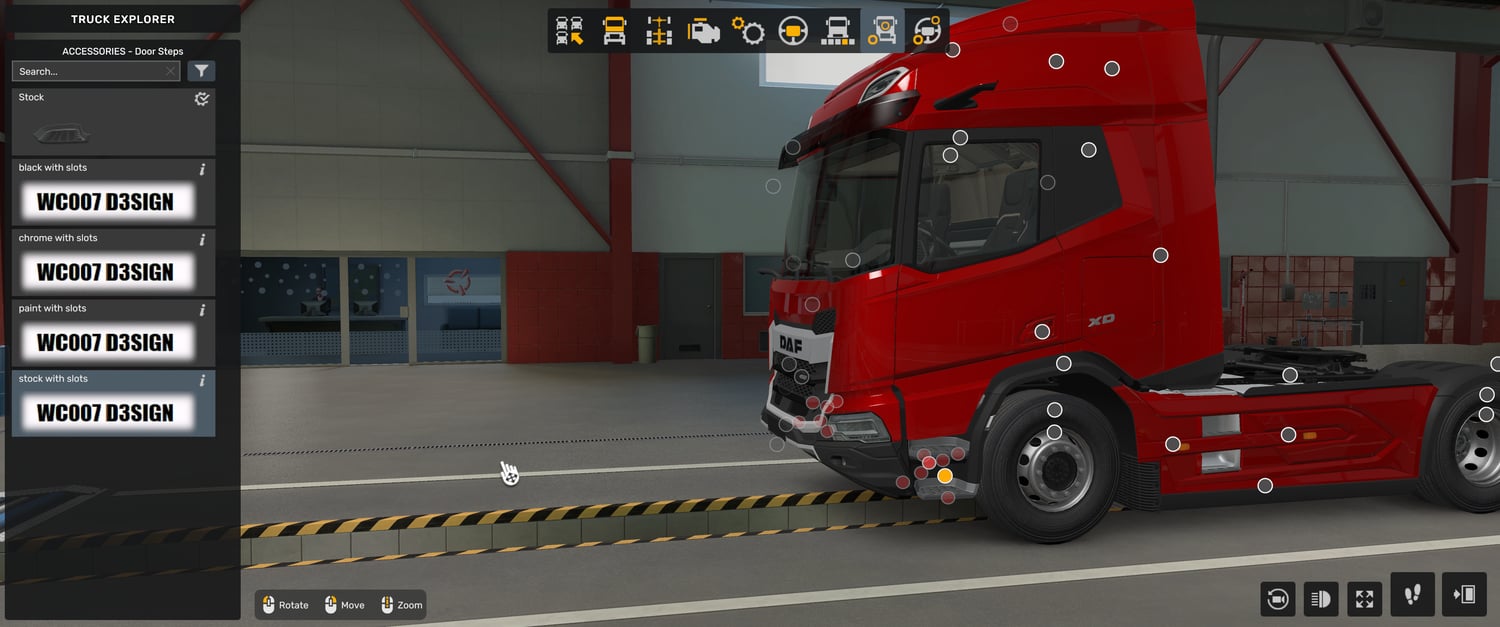
Task: Open the funnel filter button
Action: click(201, 71)
